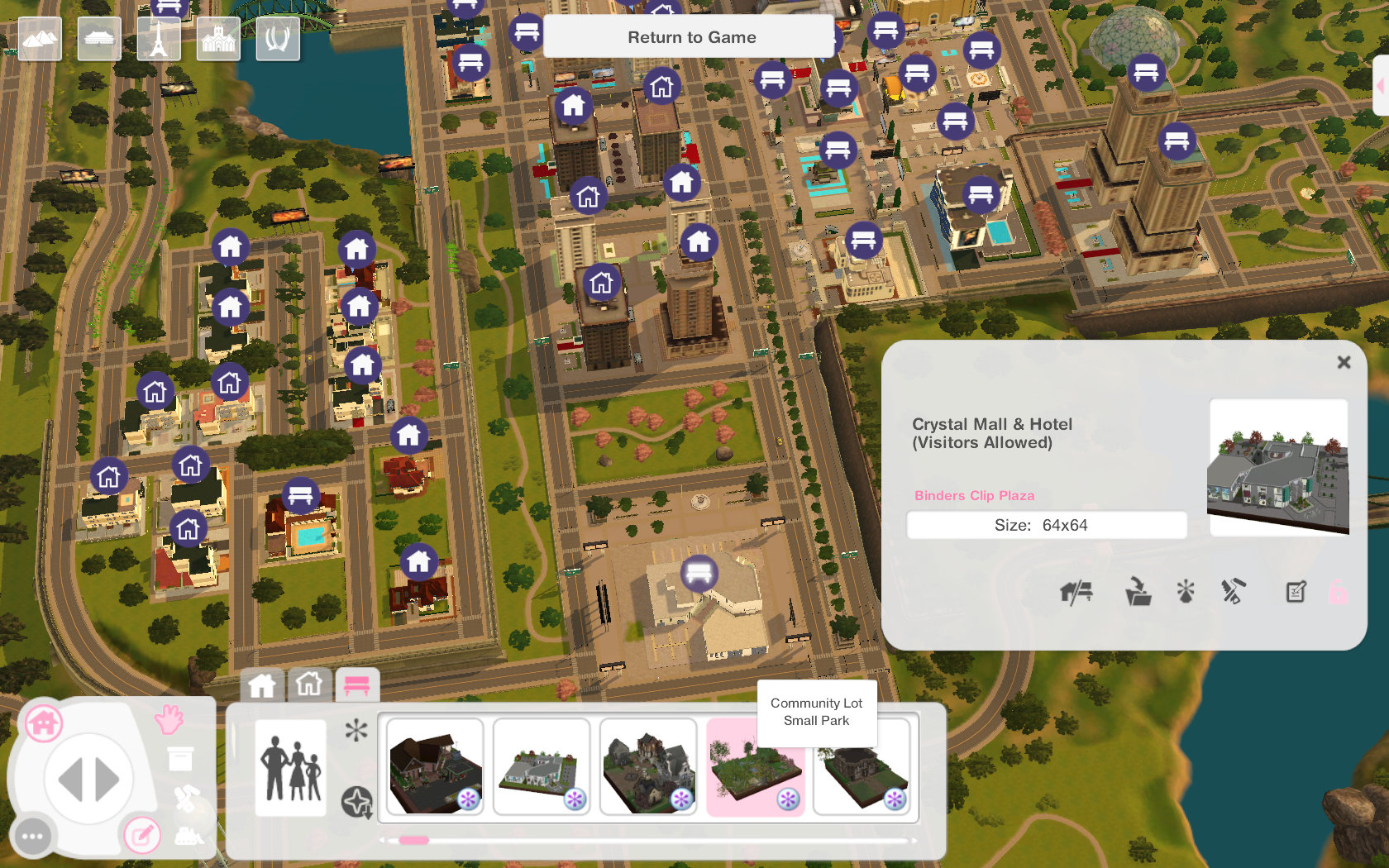Click the Binders Clip Plaza link
Viewport: 1389px width, 868px height.
click(974, 495)
